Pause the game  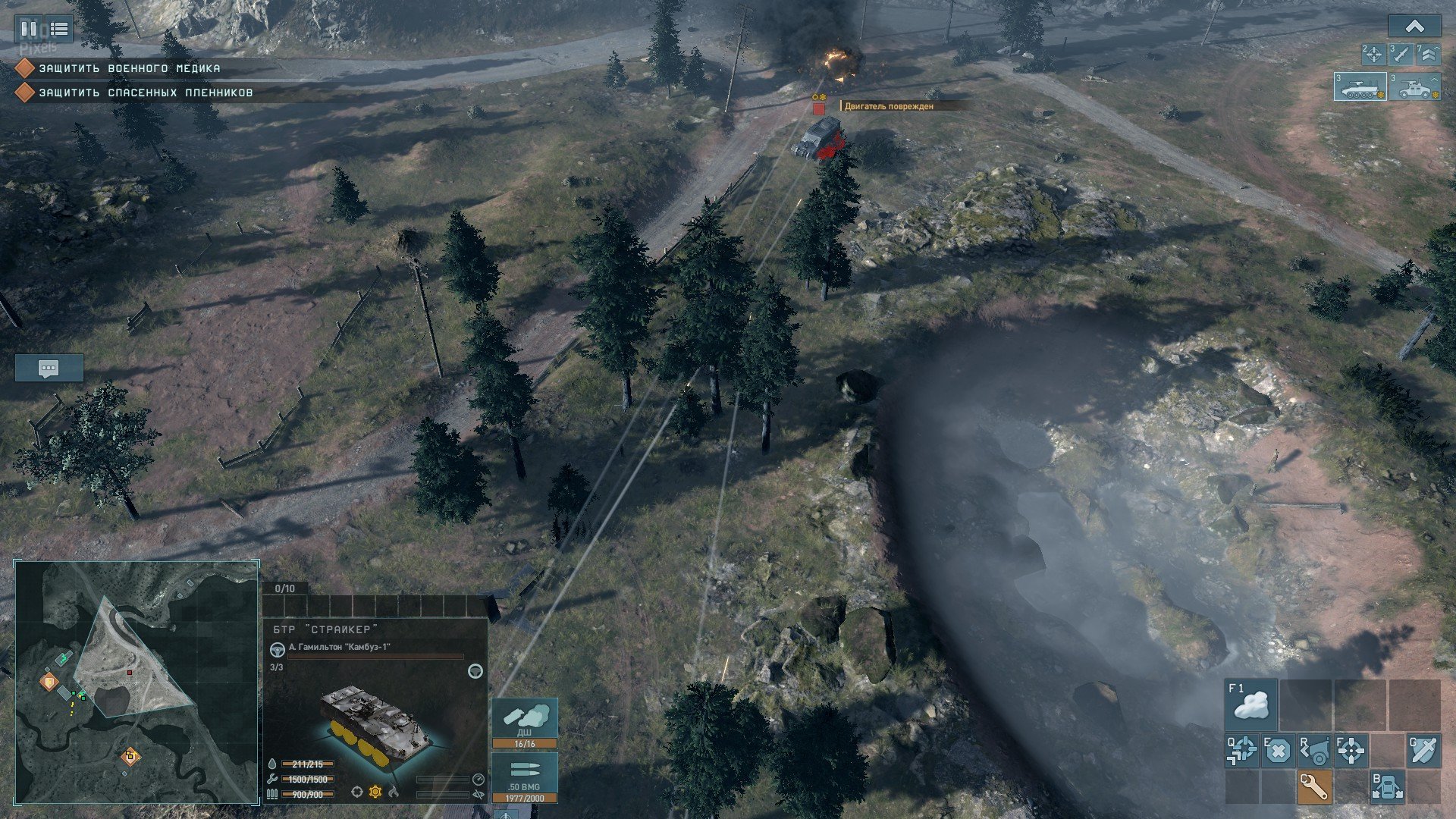click(29, 30)
